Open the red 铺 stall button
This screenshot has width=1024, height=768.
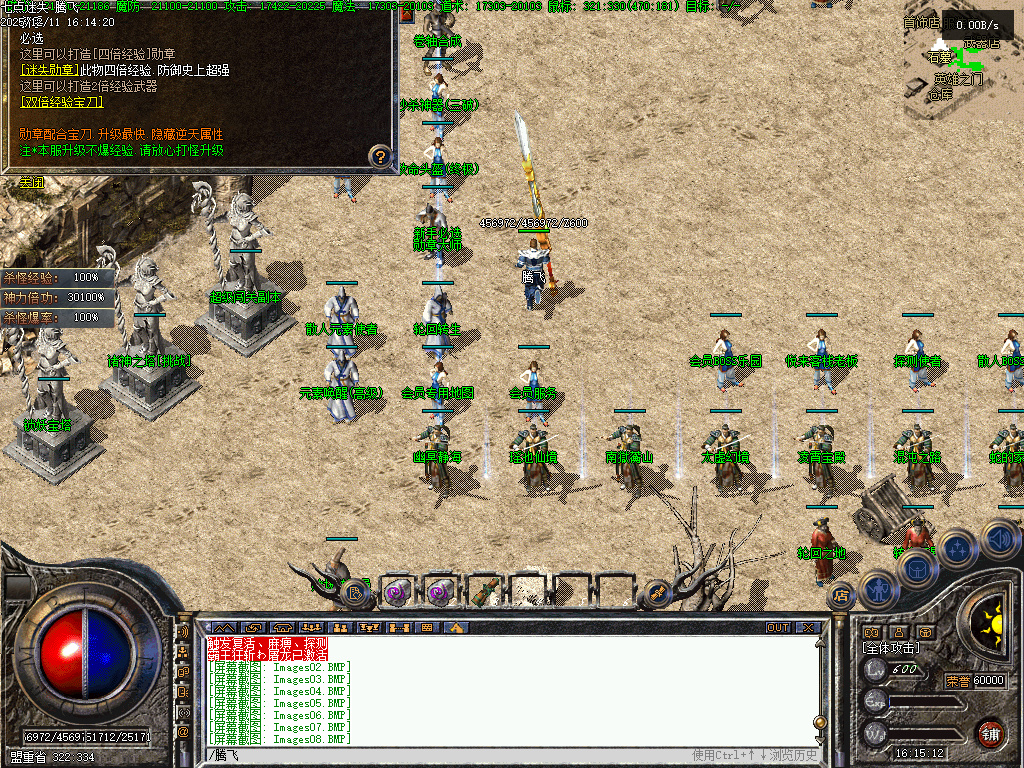tap(990, 733)
